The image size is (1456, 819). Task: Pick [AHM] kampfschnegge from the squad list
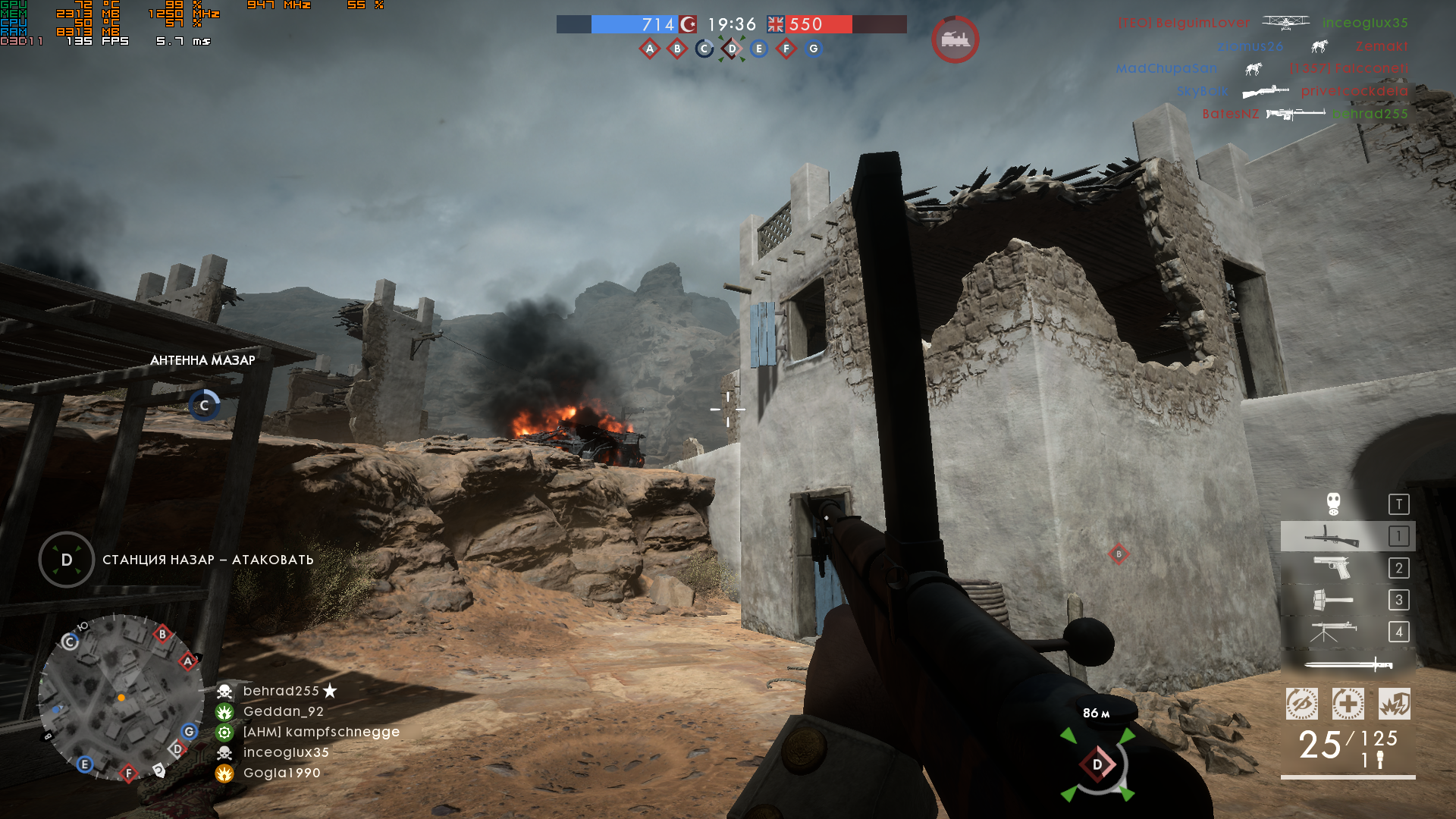point(321,732)
